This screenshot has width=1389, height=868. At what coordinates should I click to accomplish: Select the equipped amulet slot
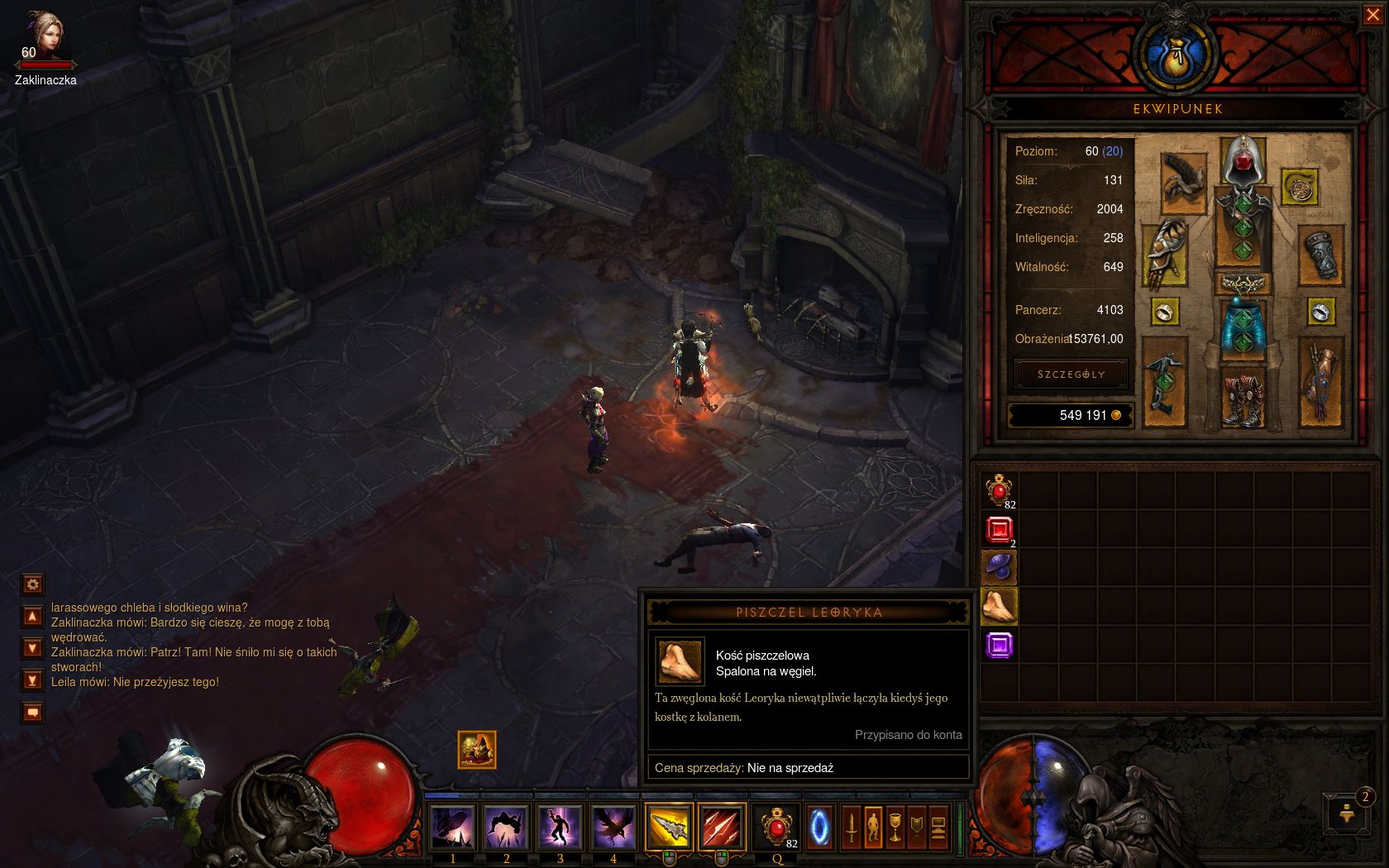[1299, 188]
